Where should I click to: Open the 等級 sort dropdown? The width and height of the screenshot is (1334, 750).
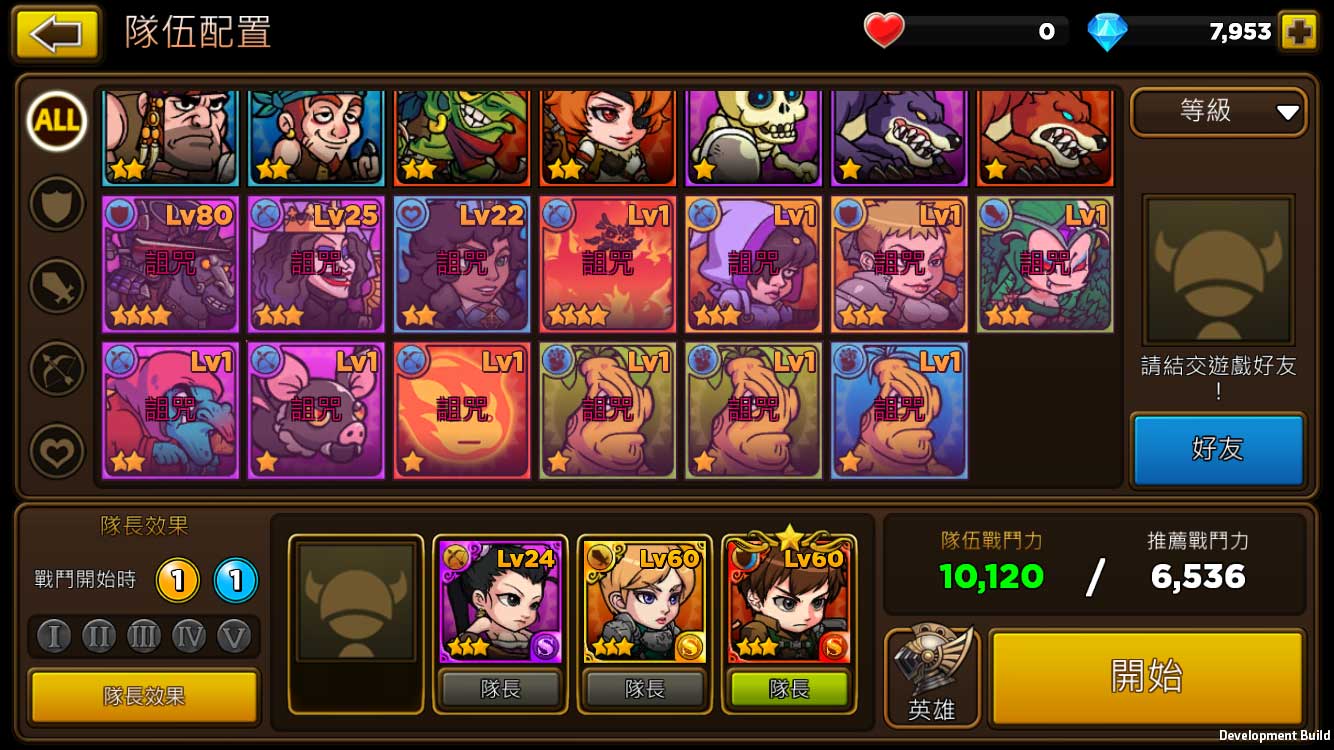click(x=1218, y=112)
